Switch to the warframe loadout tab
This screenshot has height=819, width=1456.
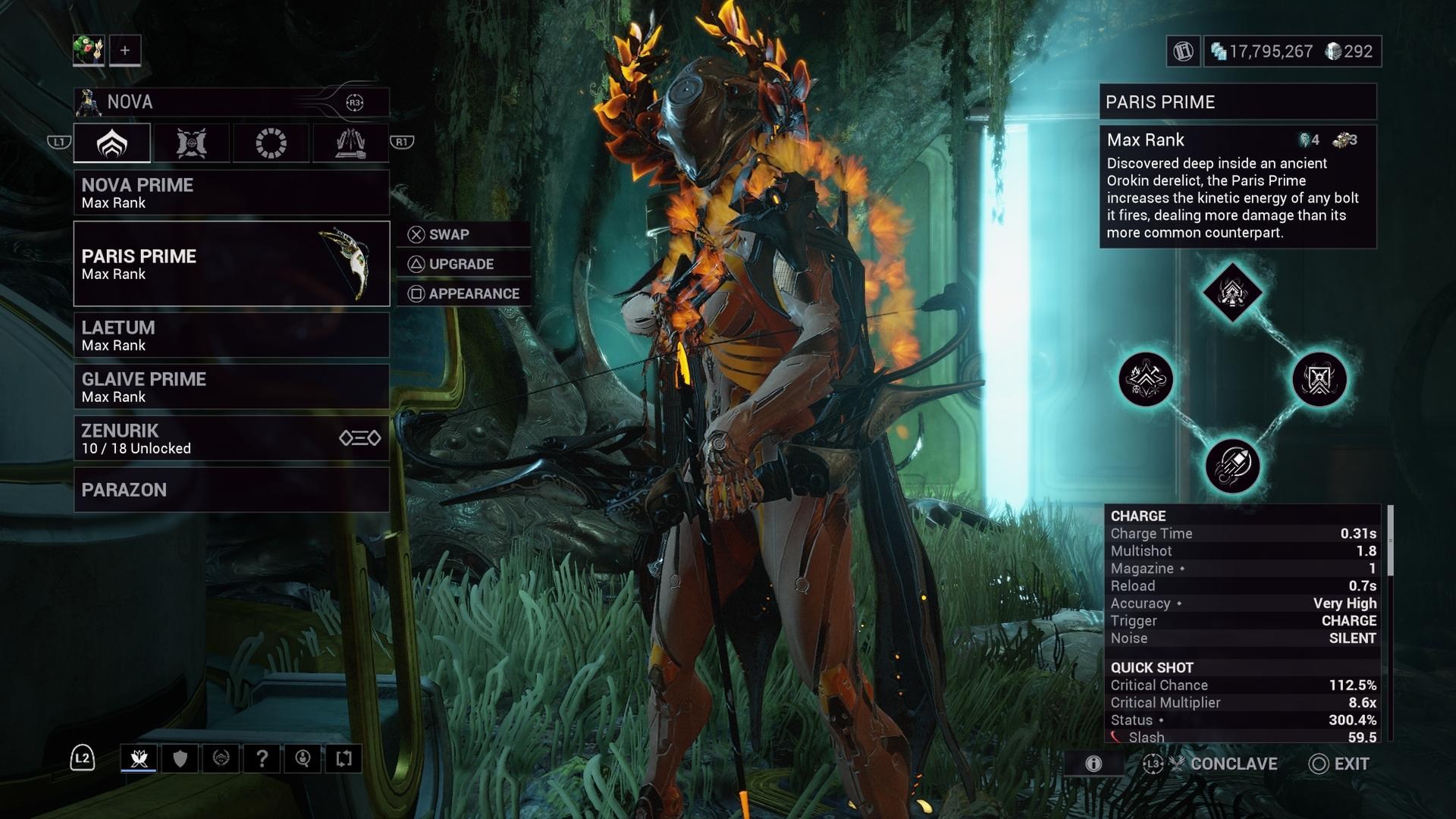[112, 143]
